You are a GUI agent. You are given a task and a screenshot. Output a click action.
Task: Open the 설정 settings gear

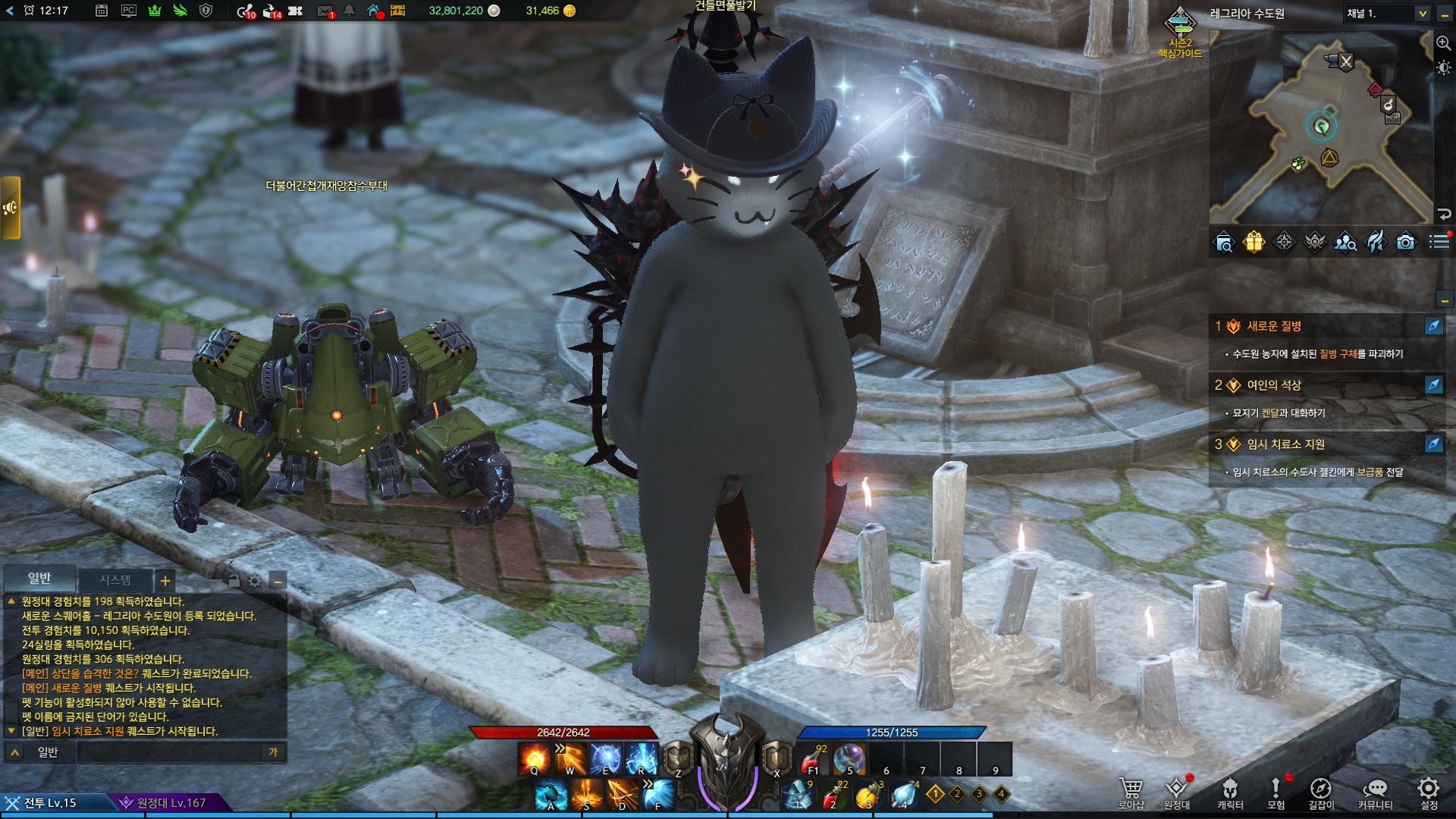pos(1429,792)
